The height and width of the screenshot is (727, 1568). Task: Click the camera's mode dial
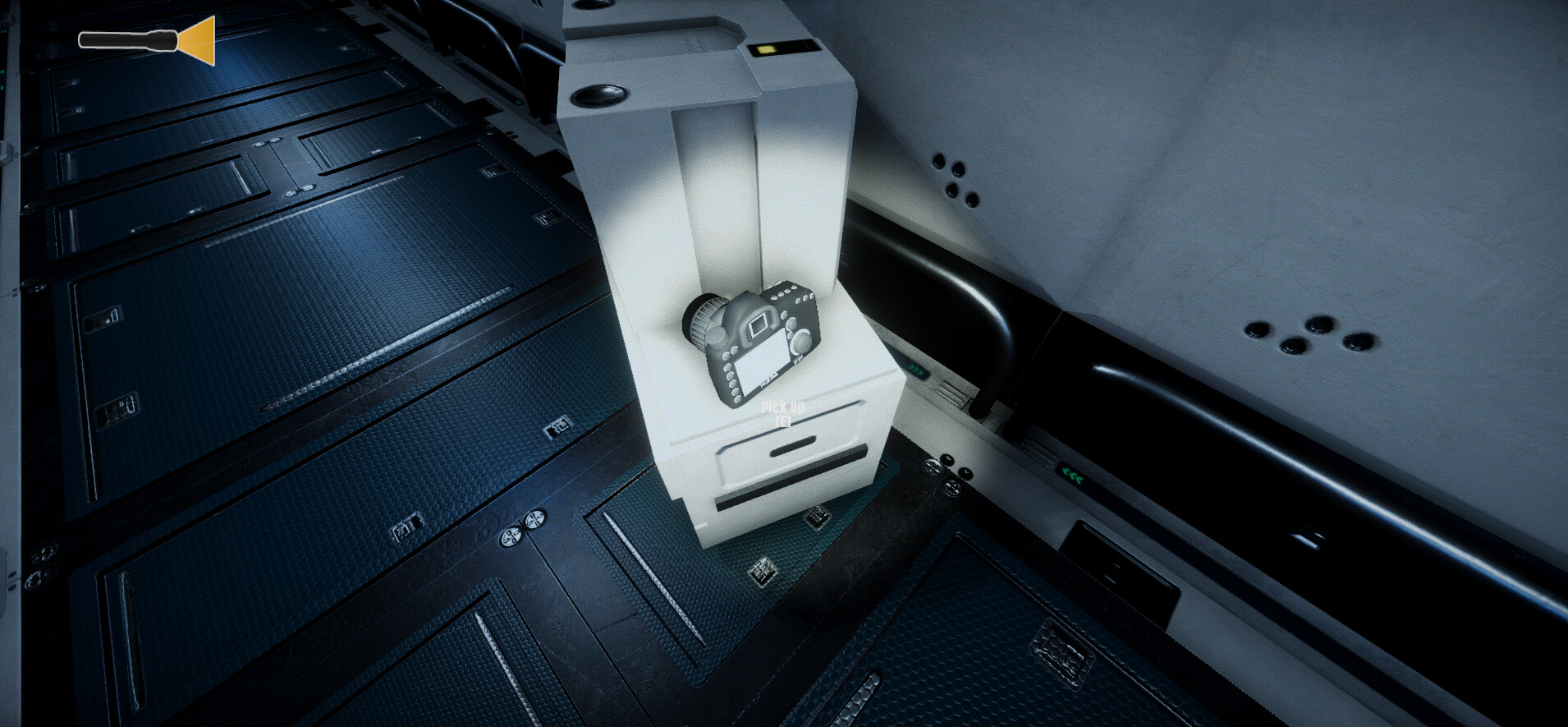(800, 341)
